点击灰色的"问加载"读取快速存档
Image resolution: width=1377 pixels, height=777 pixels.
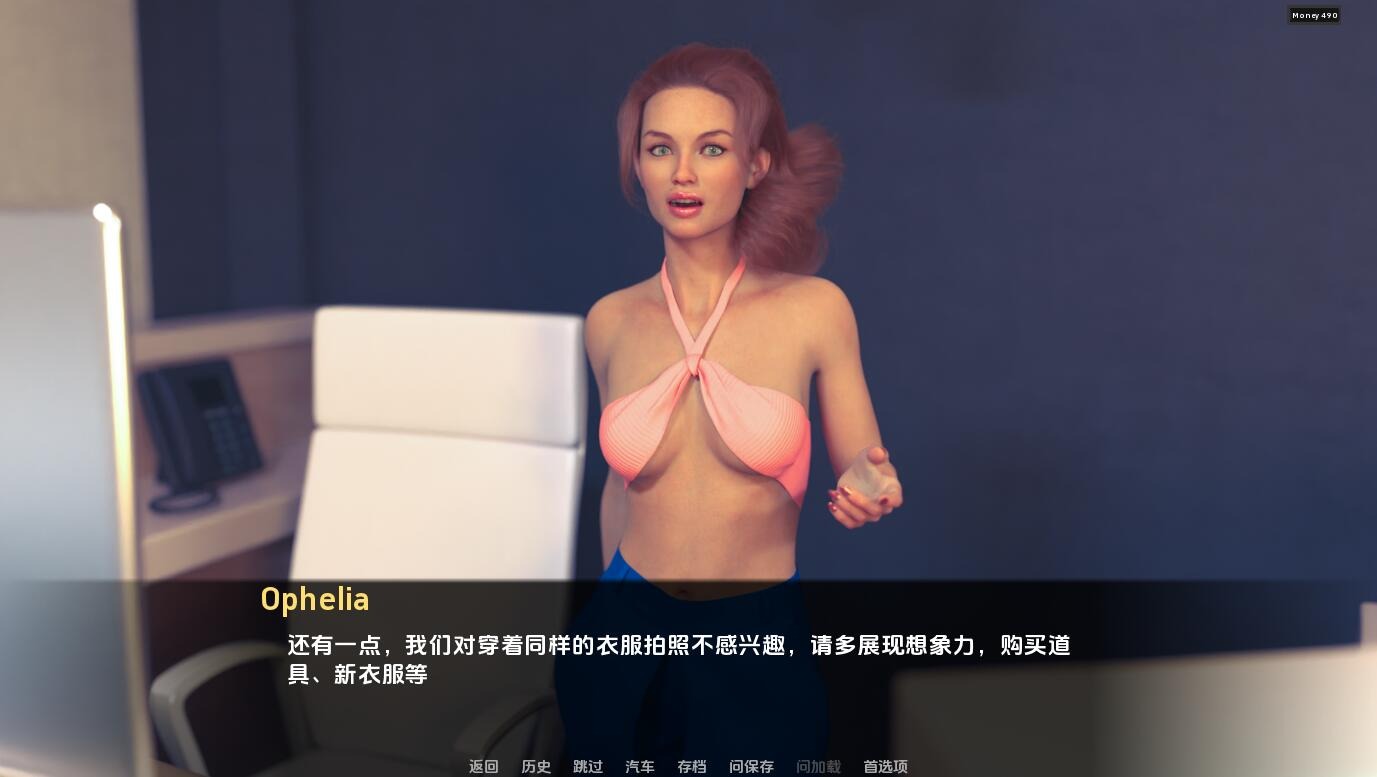[818, 766]
